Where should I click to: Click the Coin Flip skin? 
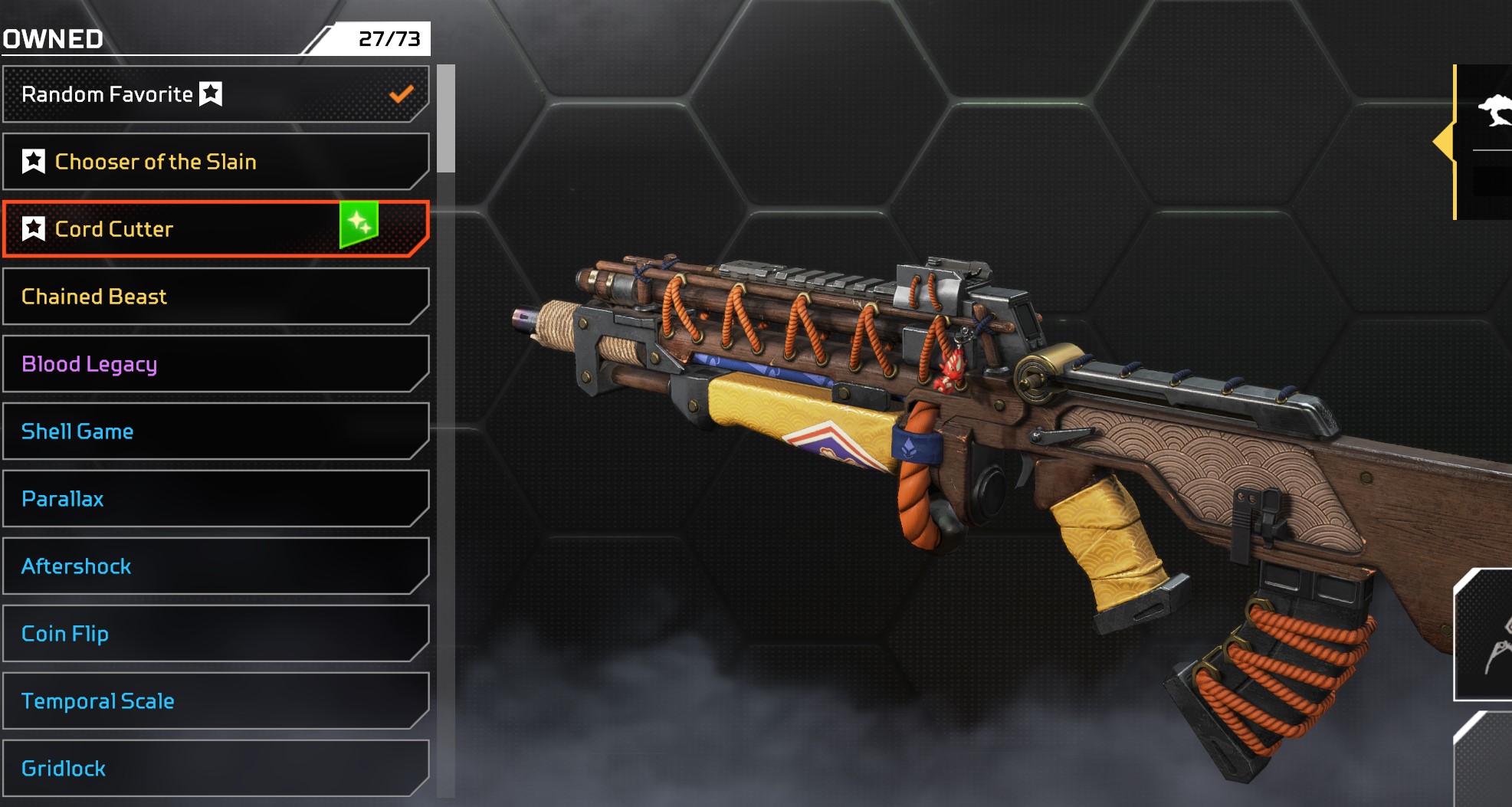tap(215, 634)
